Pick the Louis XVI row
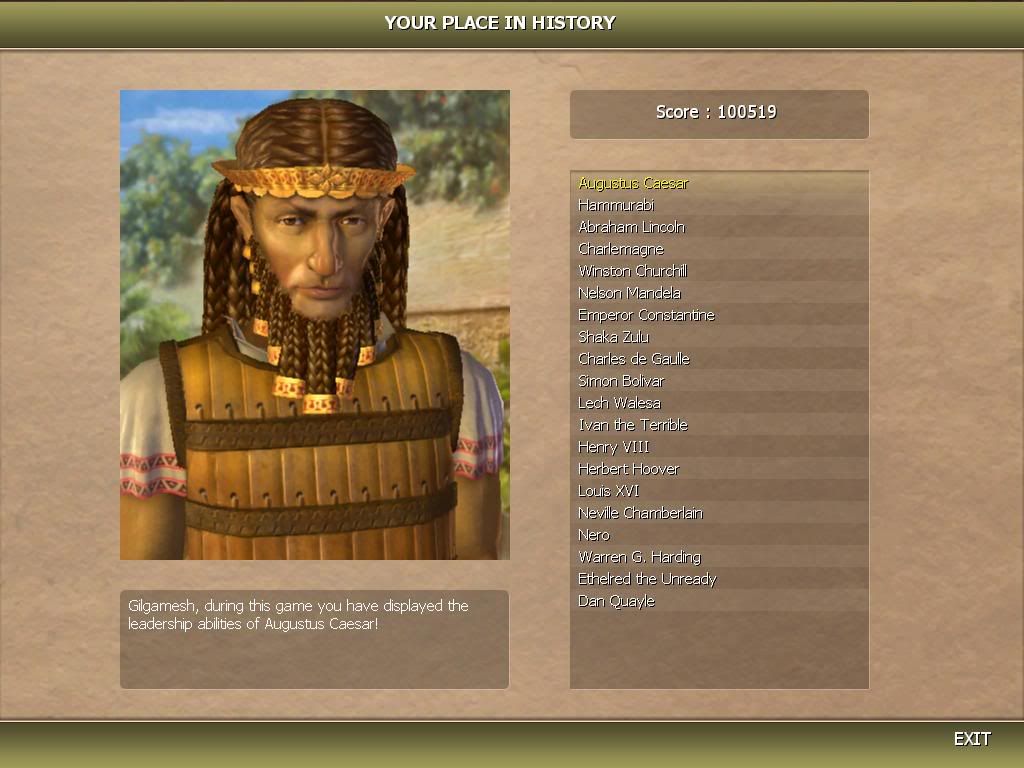 coord(608,491)
